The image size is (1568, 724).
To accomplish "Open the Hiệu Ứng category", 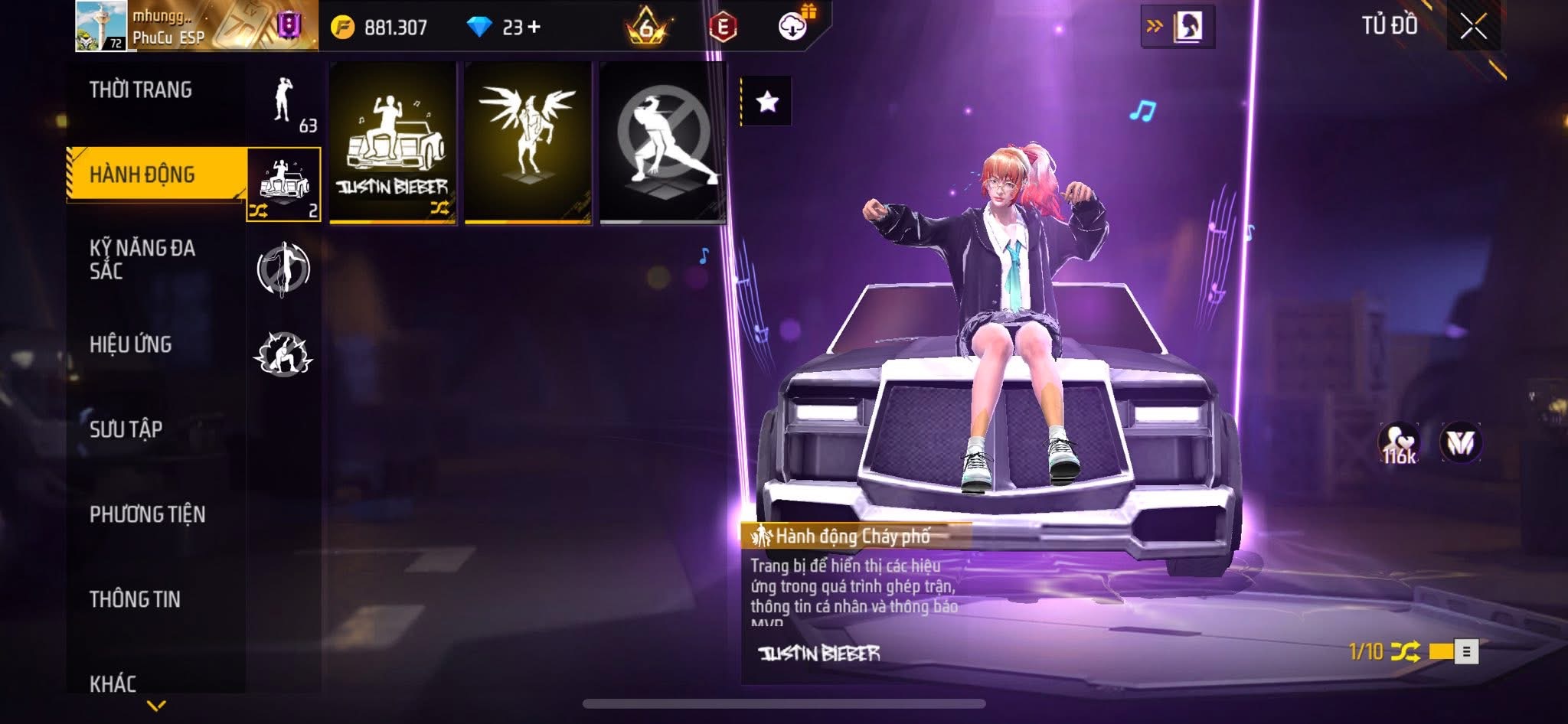I will [x=131, y=344].
